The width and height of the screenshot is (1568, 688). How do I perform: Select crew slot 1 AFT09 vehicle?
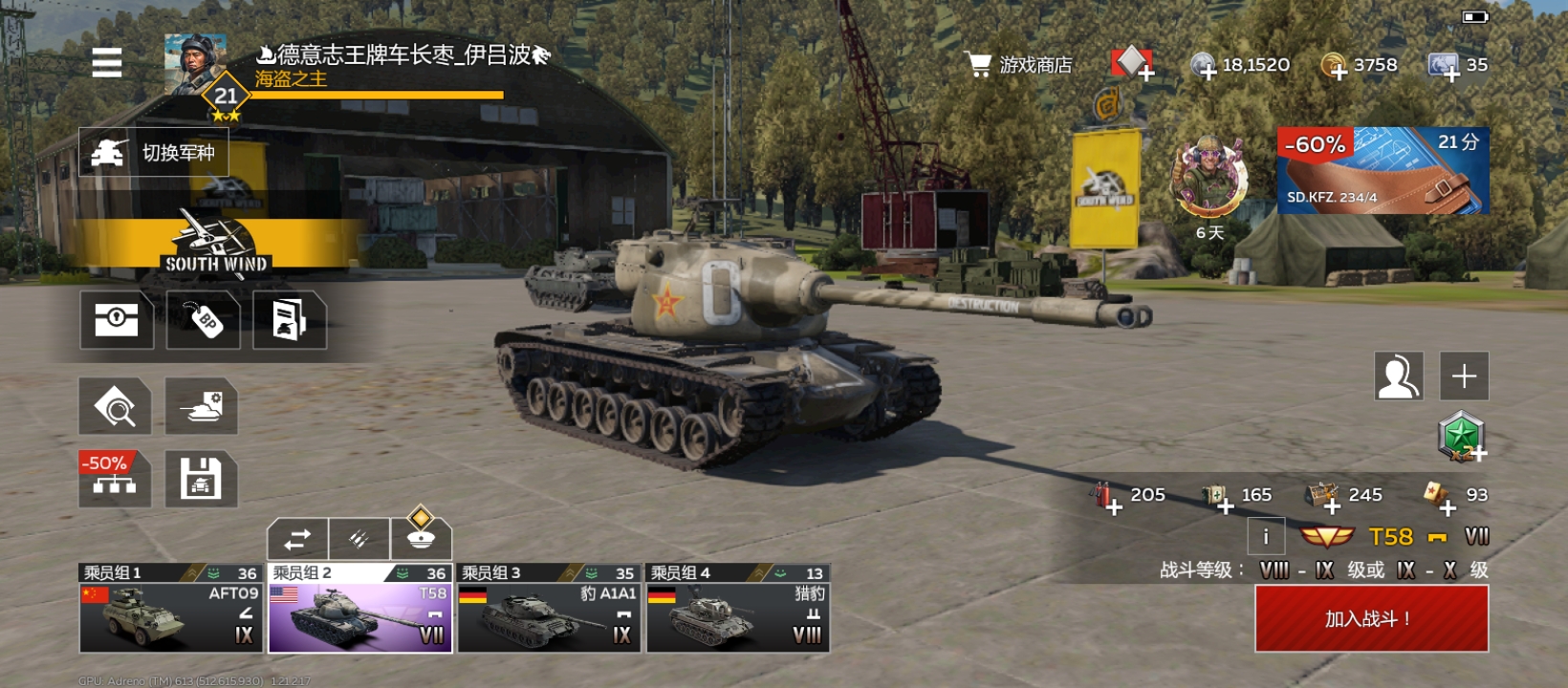170,609
